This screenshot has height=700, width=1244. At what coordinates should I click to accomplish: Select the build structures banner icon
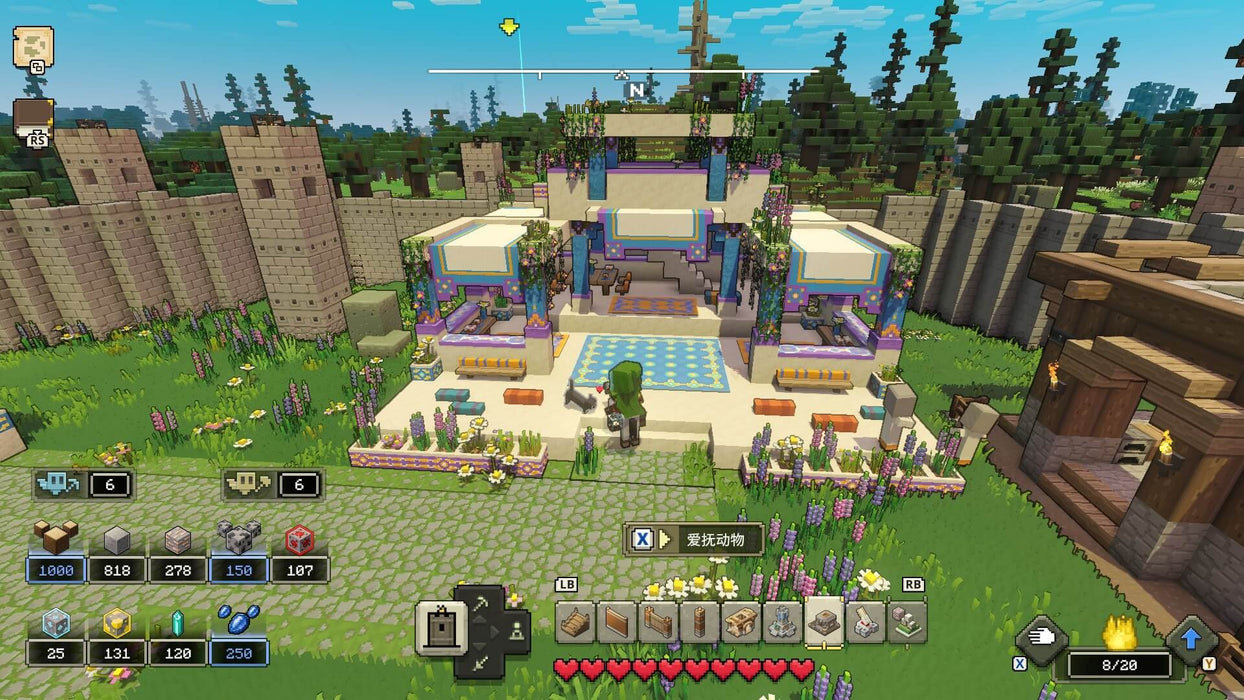tap(440, 629)
